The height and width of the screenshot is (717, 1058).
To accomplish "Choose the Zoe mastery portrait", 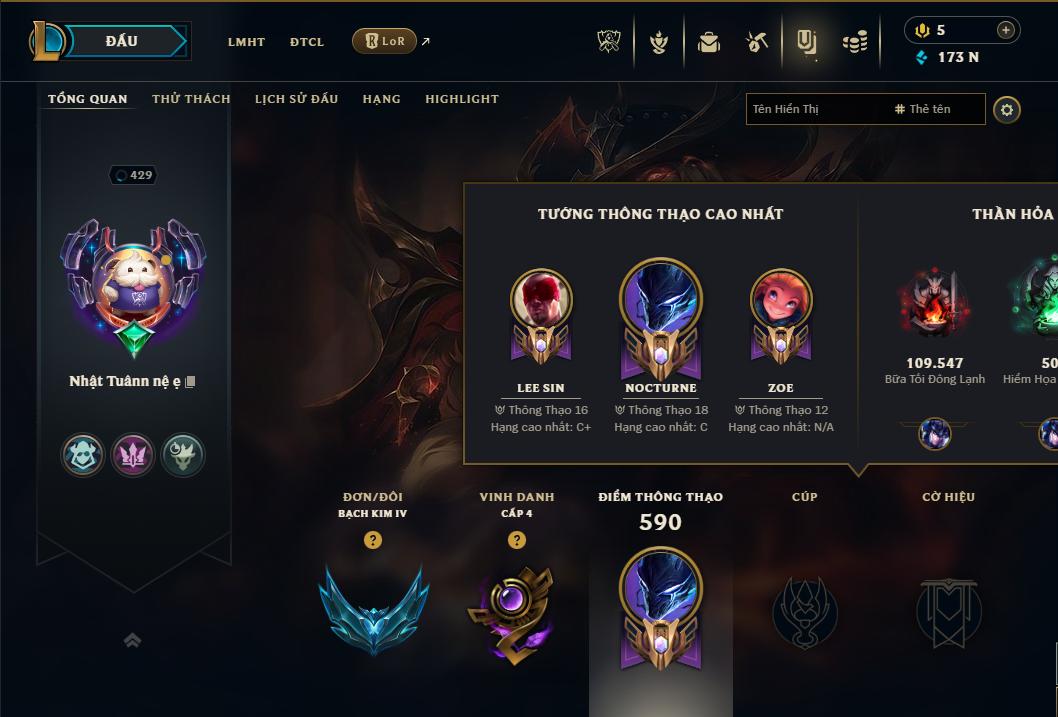I will point(781,300).
